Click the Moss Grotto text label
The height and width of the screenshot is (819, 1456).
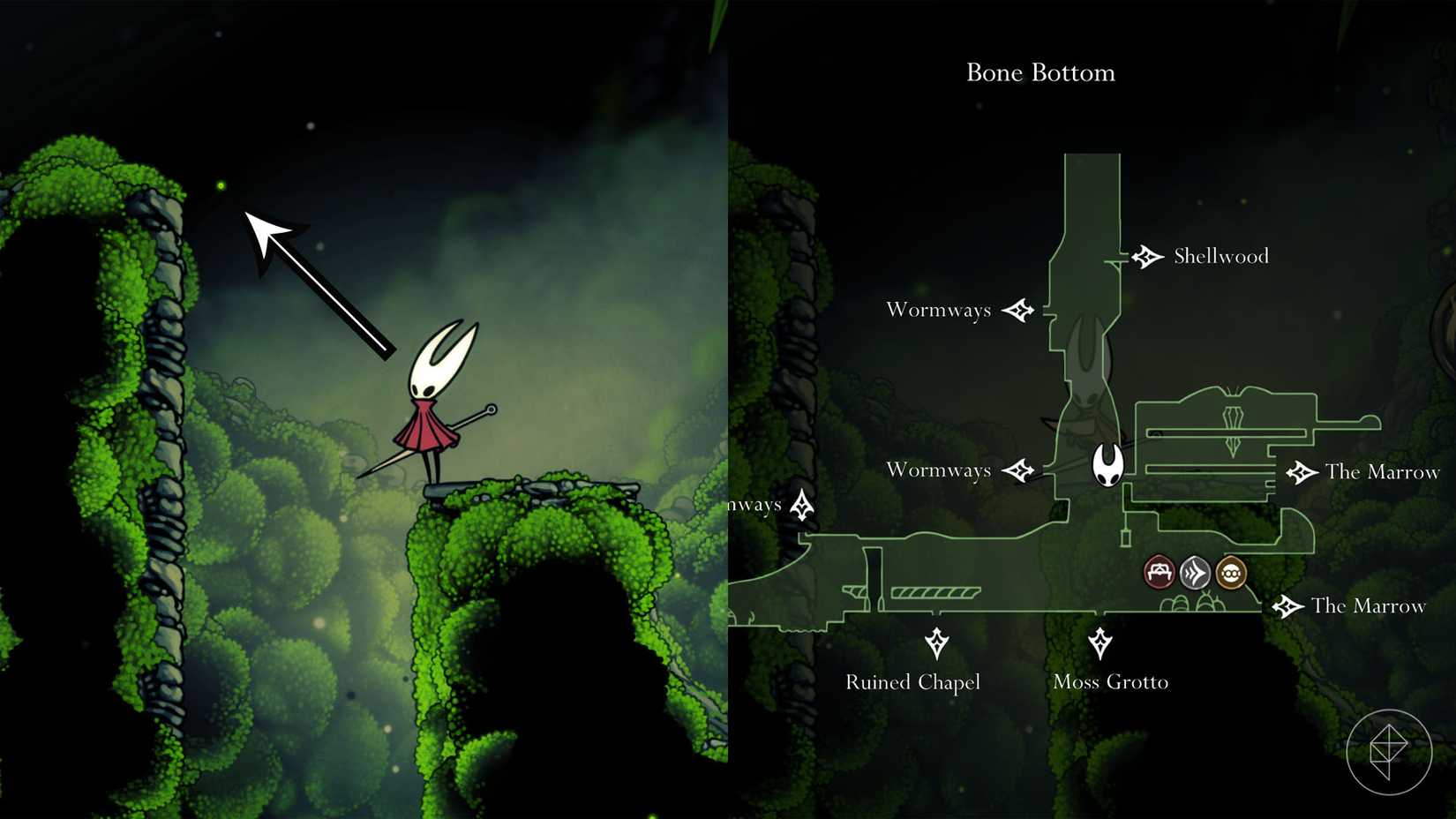(x=1111, y=681)
